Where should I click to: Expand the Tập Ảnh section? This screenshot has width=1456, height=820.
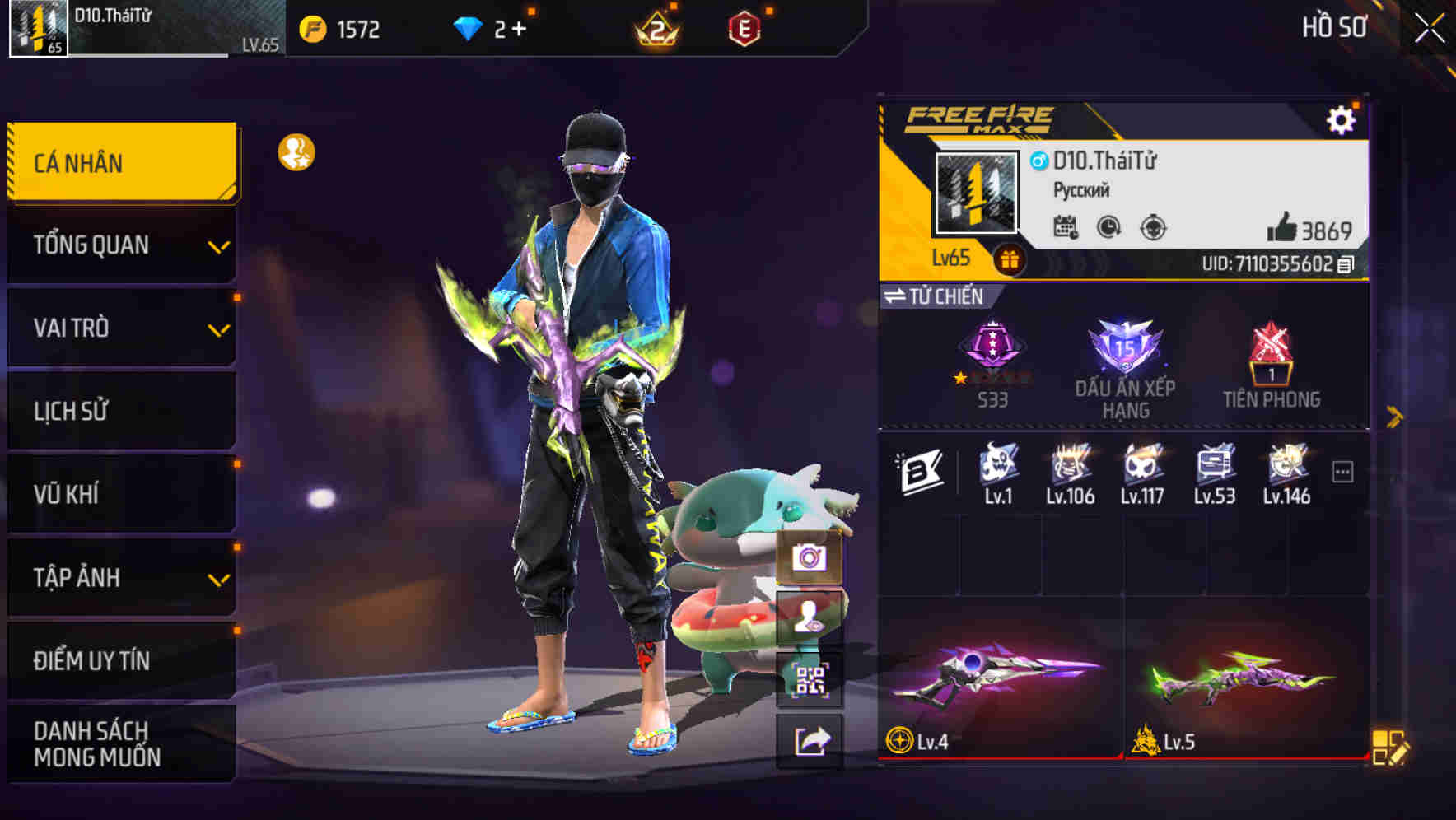pyautogui.click(x=119, y=578)
